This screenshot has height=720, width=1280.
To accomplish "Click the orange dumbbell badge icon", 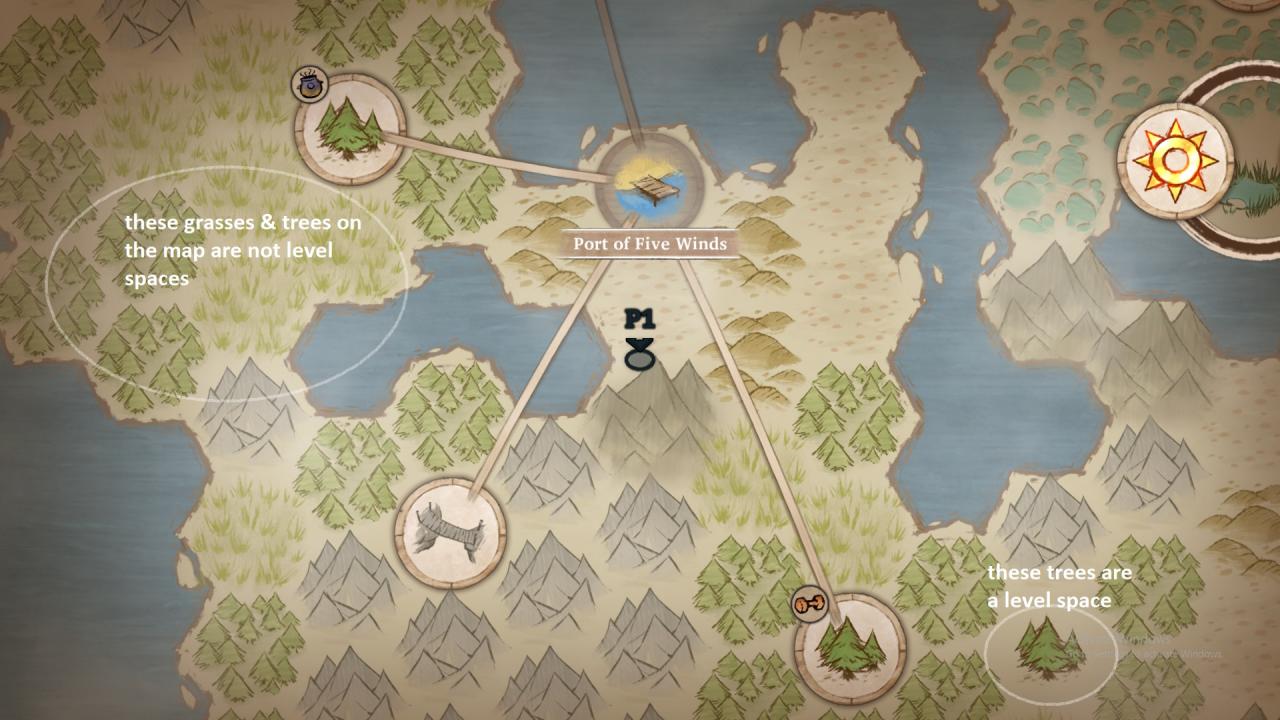I will coord(809,603).
